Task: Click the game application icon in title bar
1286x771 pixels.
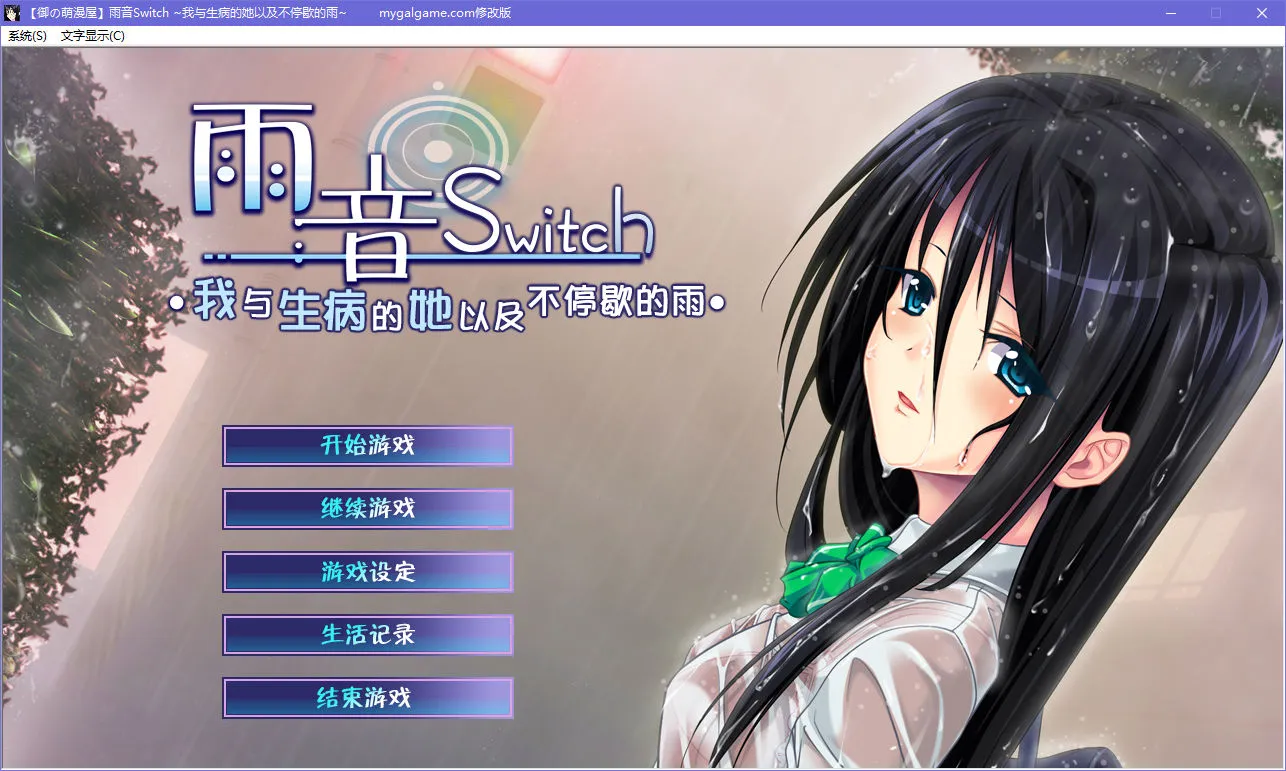Action: (12, 13)
